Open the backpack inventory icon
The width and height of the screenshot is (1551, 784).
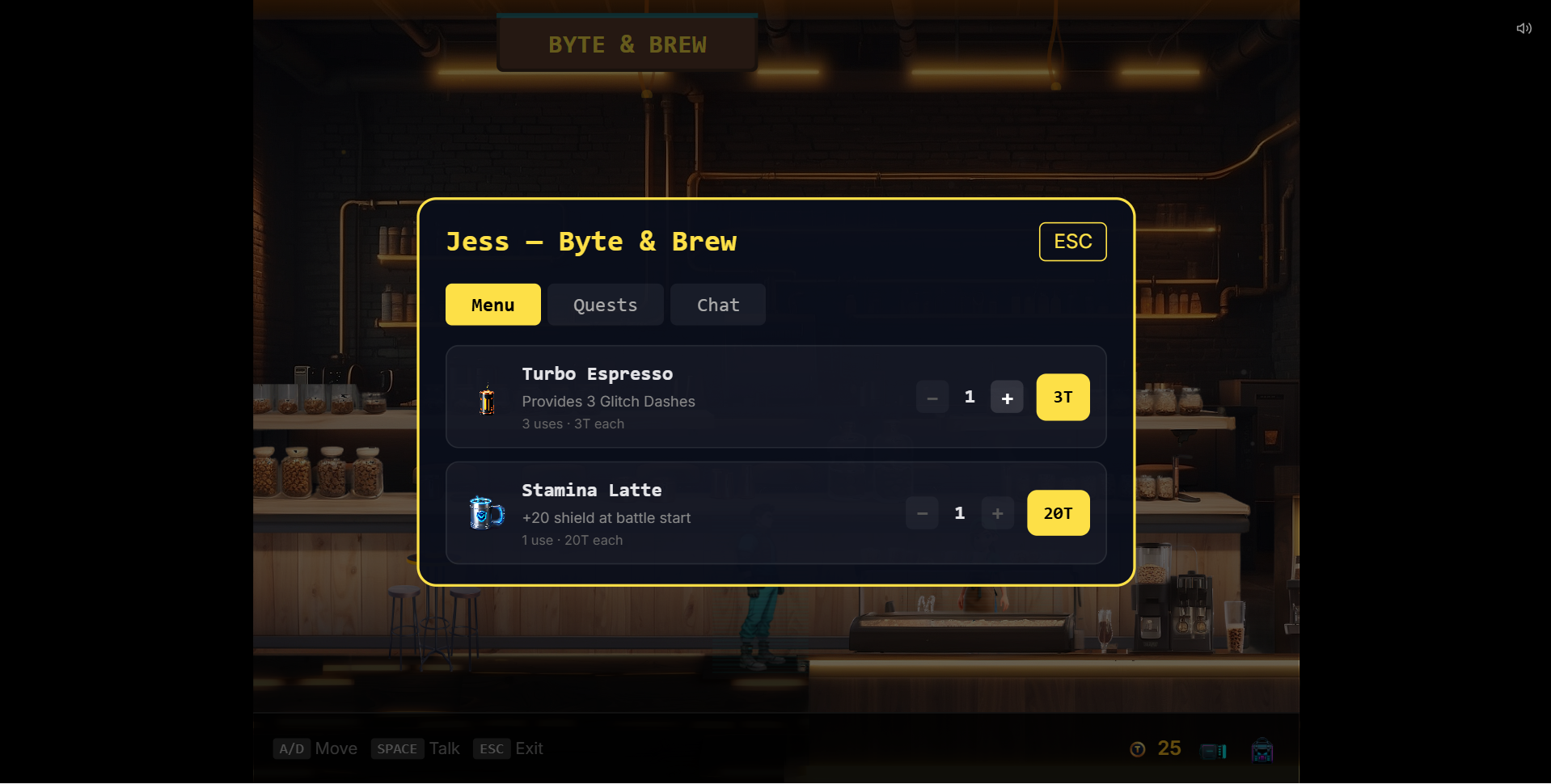pos(1262,750)
